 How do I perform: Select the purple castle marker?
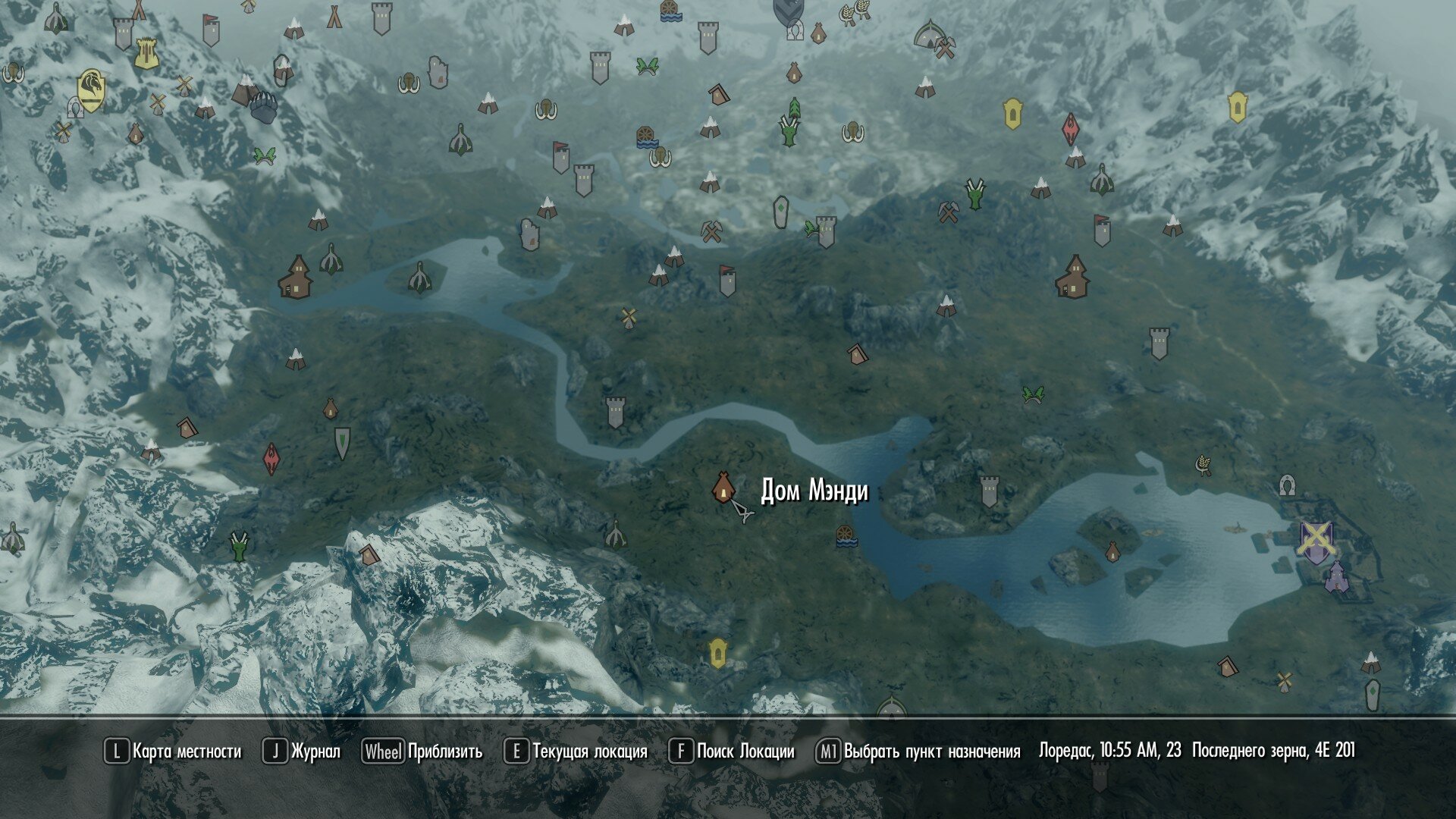1336,577
